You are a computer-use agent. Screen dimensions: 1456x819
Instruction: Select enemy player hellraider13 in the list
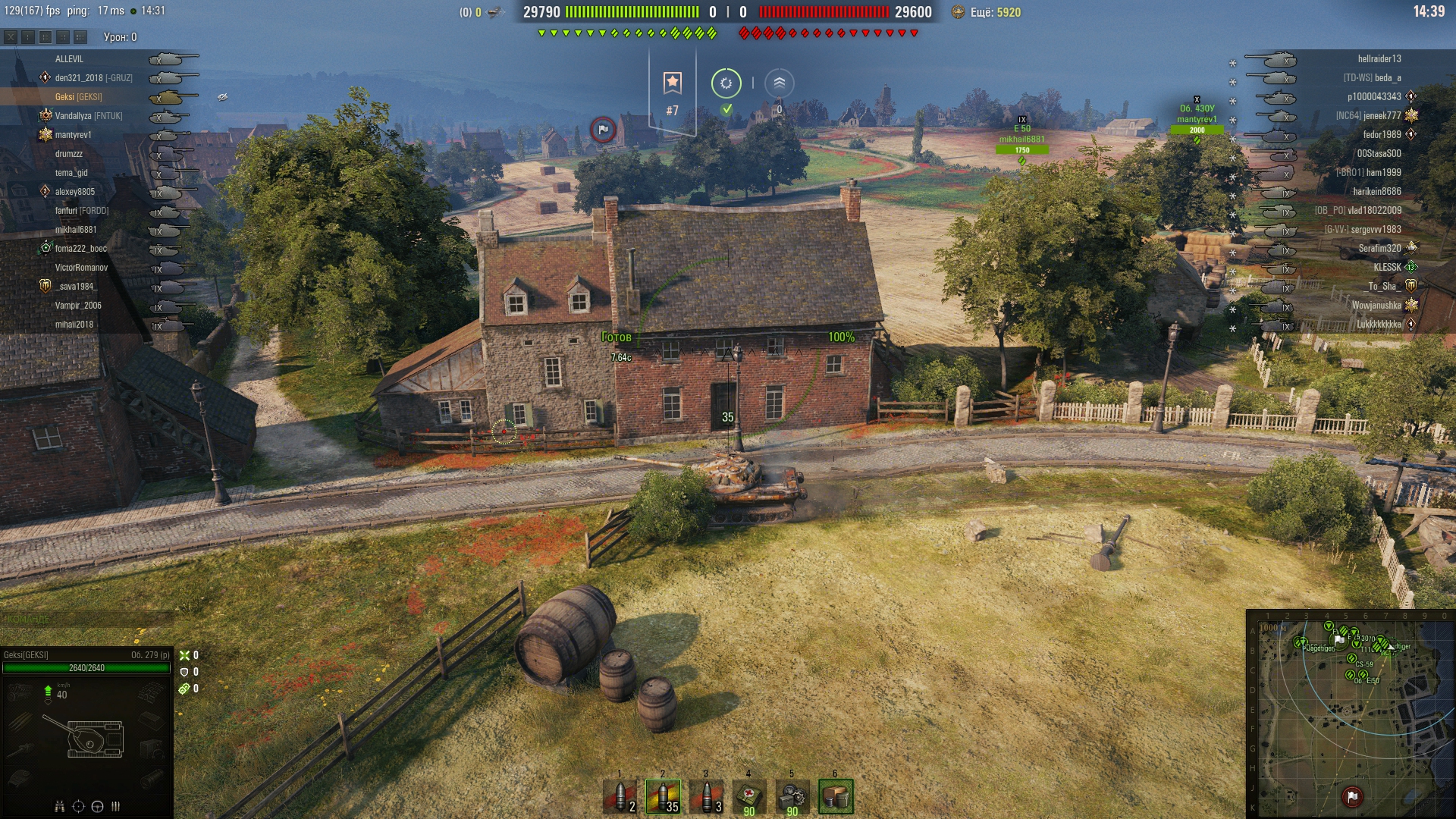point(1379,58)
